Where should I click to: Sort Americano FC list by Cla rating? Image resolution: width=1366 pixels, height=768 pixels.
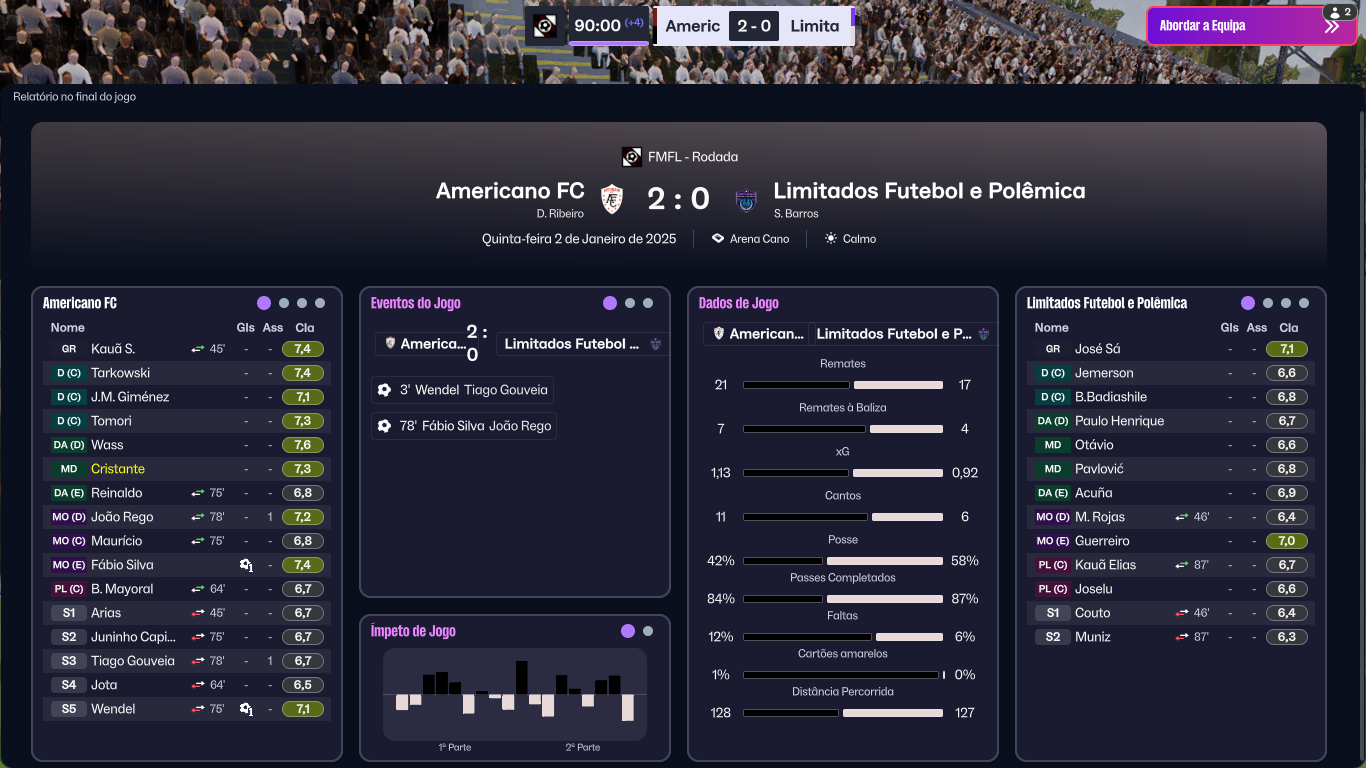pyautogui.click(x=305, y=328)
